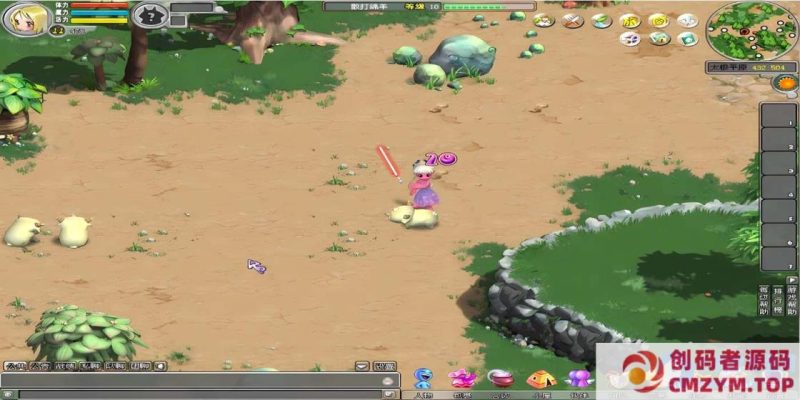Viewport: 800px width, 400px height.
Task: Select quick slot number 1 on the right bar
Action: pos(778,115)
